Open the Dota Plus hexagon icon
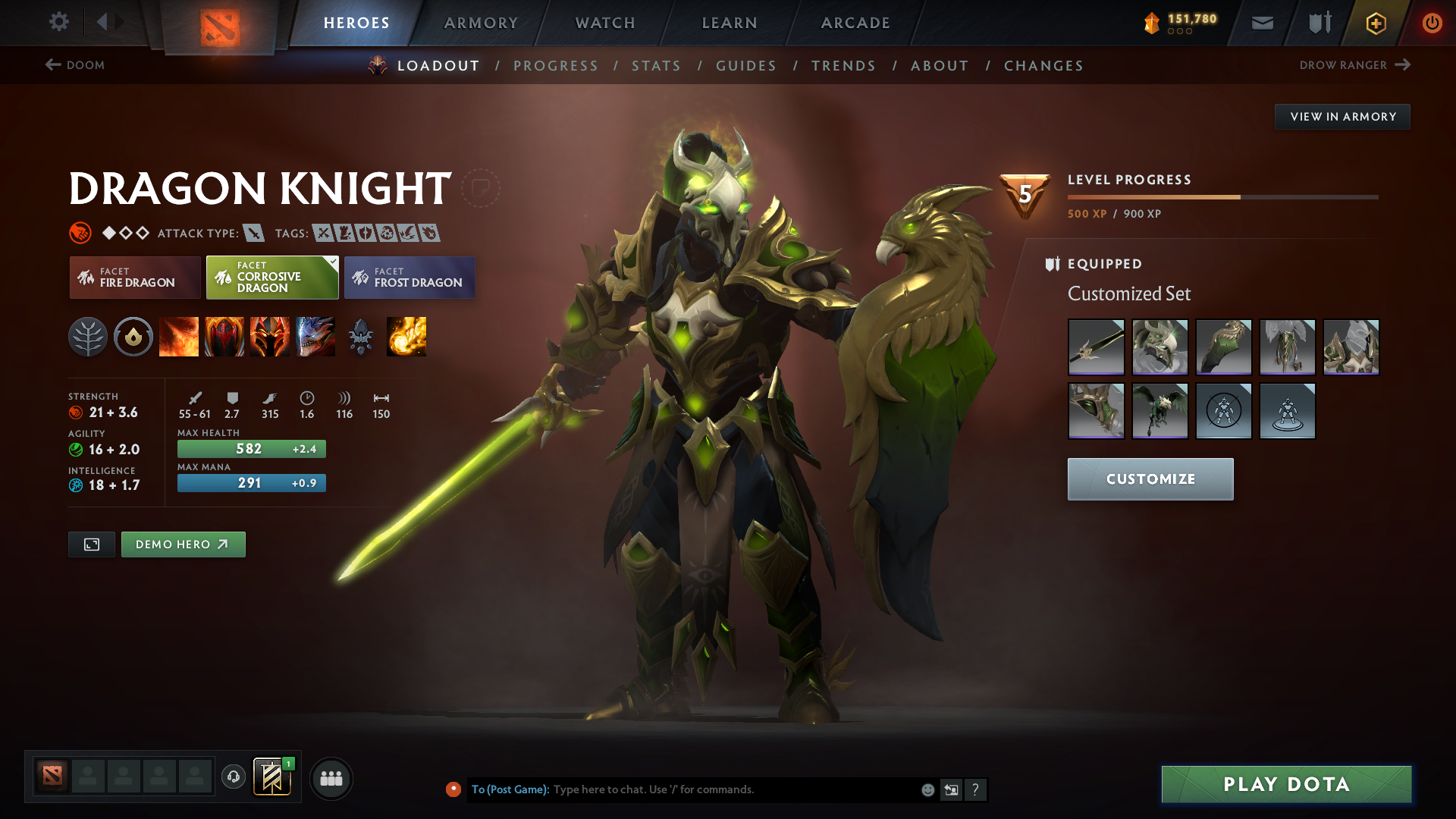 point(1375,23)
